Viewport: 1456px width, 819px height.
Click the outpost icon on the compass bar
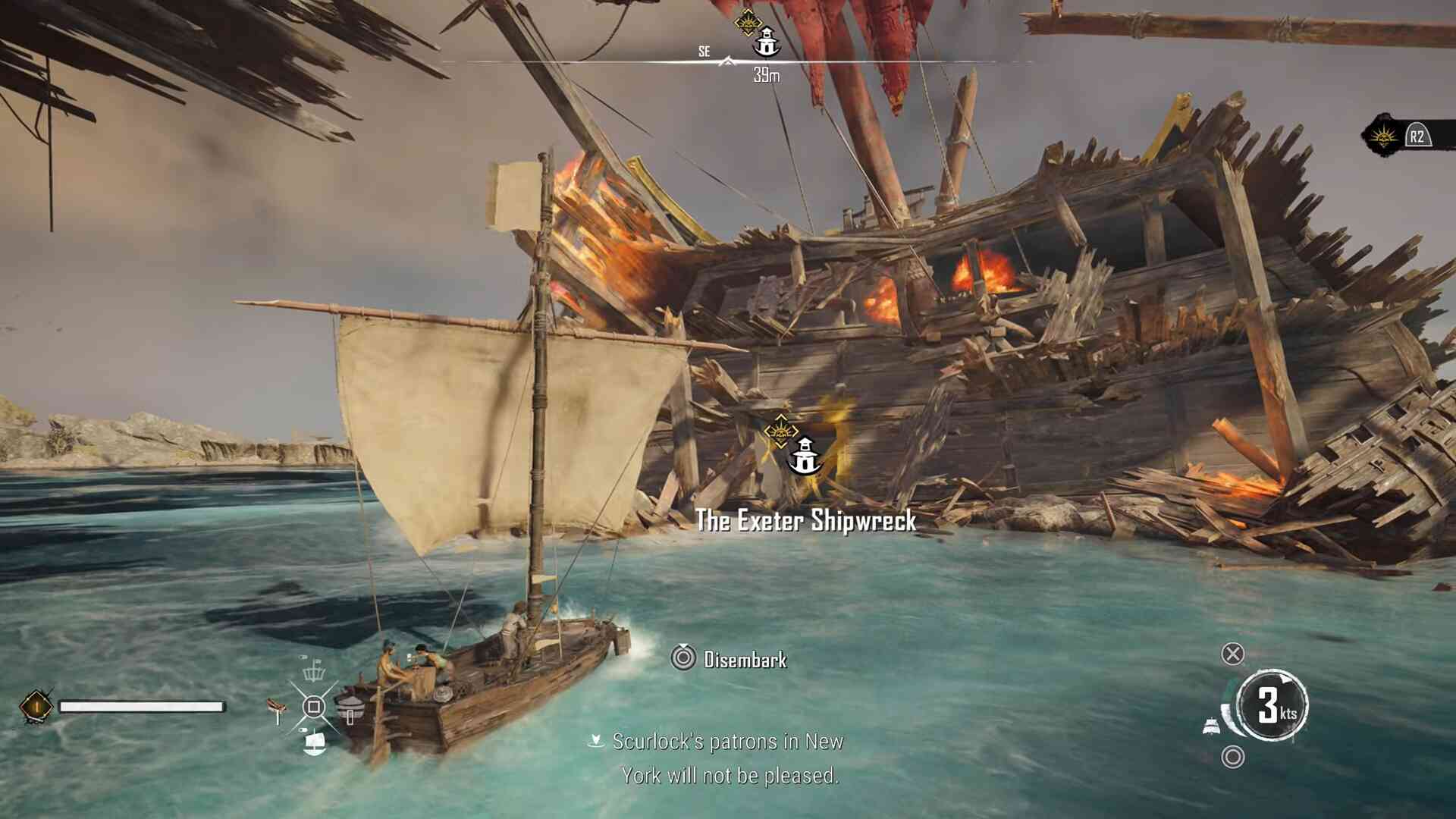coord(767,42)
